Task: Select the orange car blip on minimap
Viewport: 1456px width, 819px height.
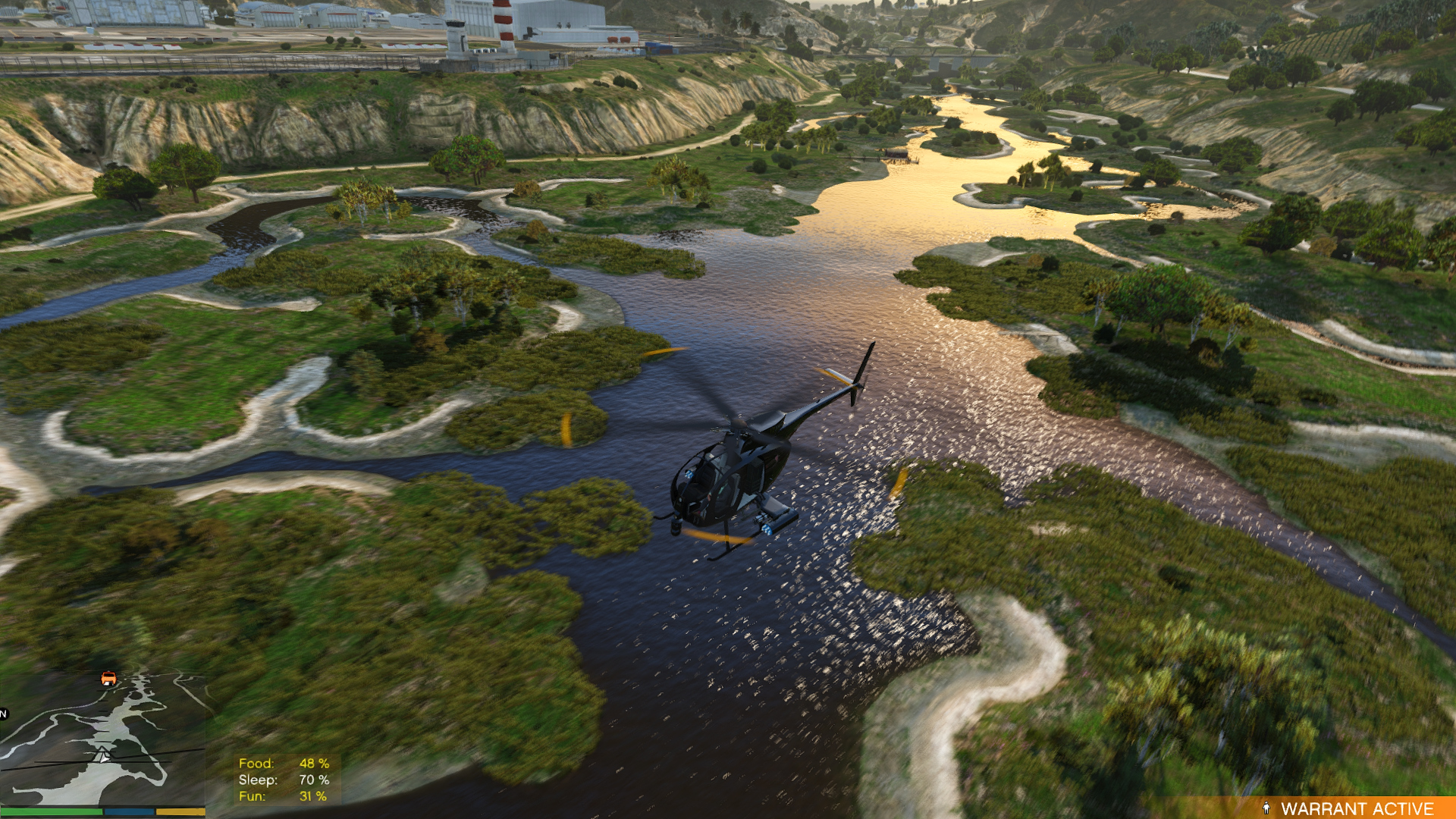Action: [108, 678]
